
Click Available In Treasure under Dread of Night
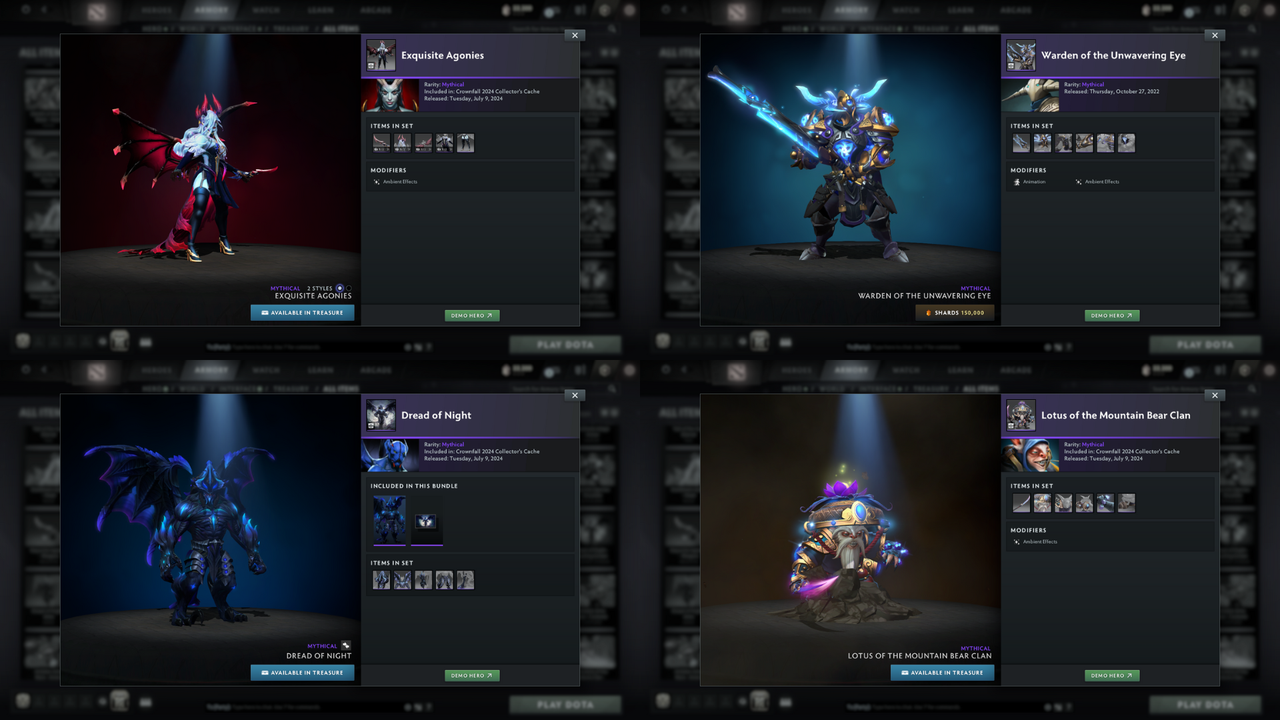[x=302, y=672]
